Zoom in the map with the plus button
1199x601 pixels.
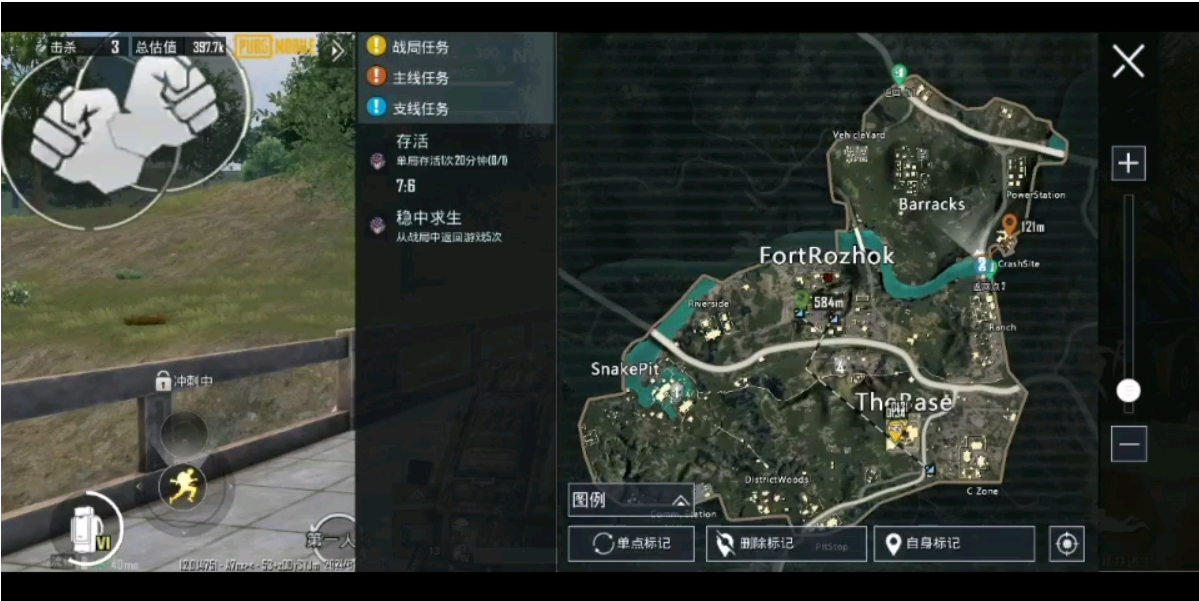point(1128,163)
